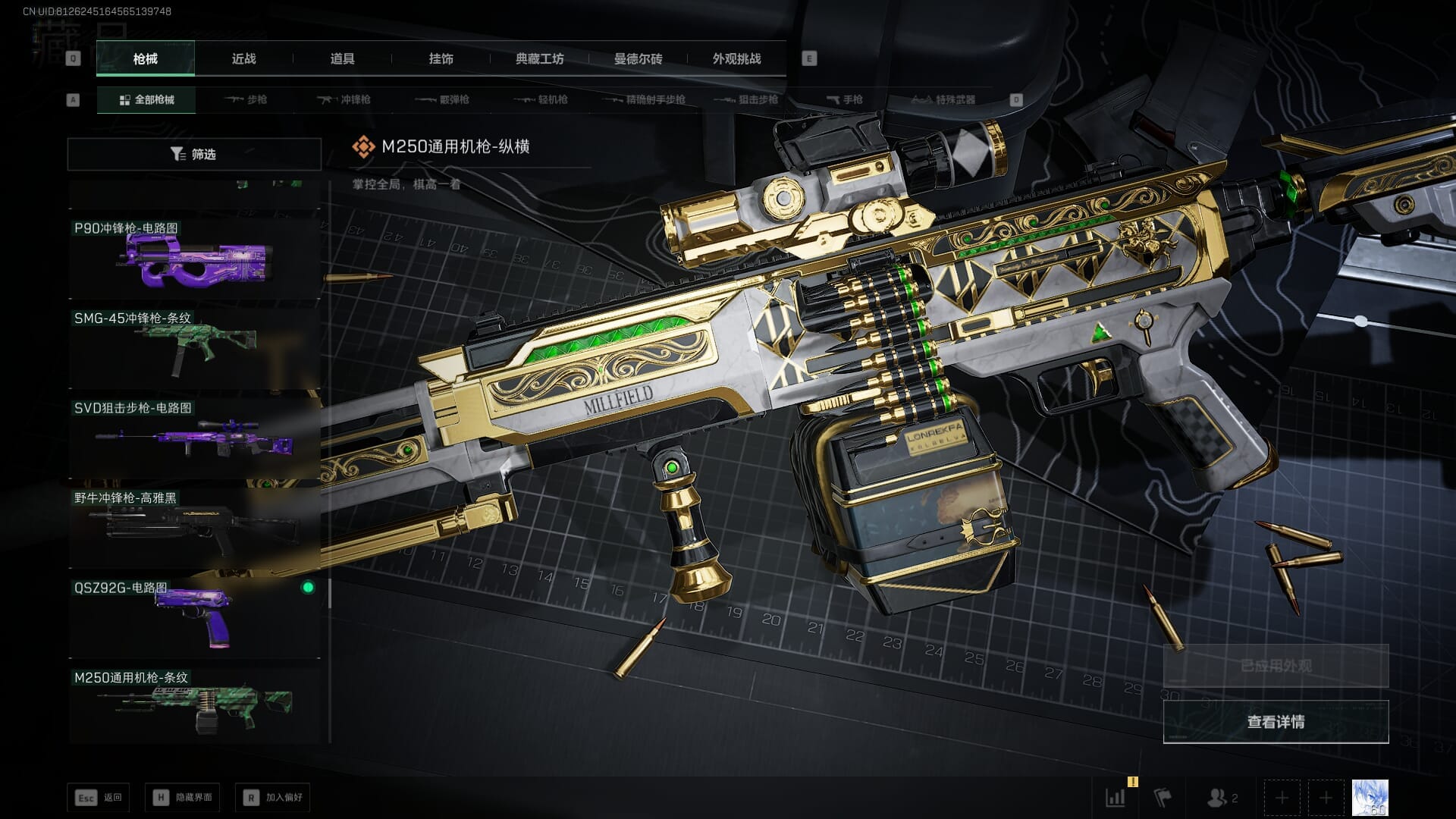Switch to the 近战 melee tab
Viewport: 1456px width, 819px height.
(243, 58)
